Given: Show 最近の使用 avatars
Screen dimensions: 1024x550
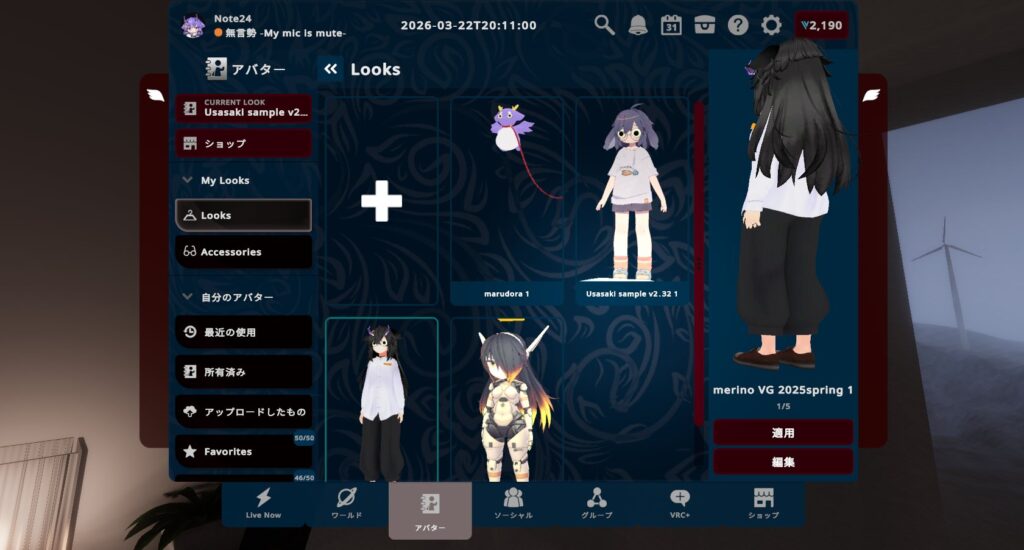Looking at the screenshot, I should (x=244, y=332).
